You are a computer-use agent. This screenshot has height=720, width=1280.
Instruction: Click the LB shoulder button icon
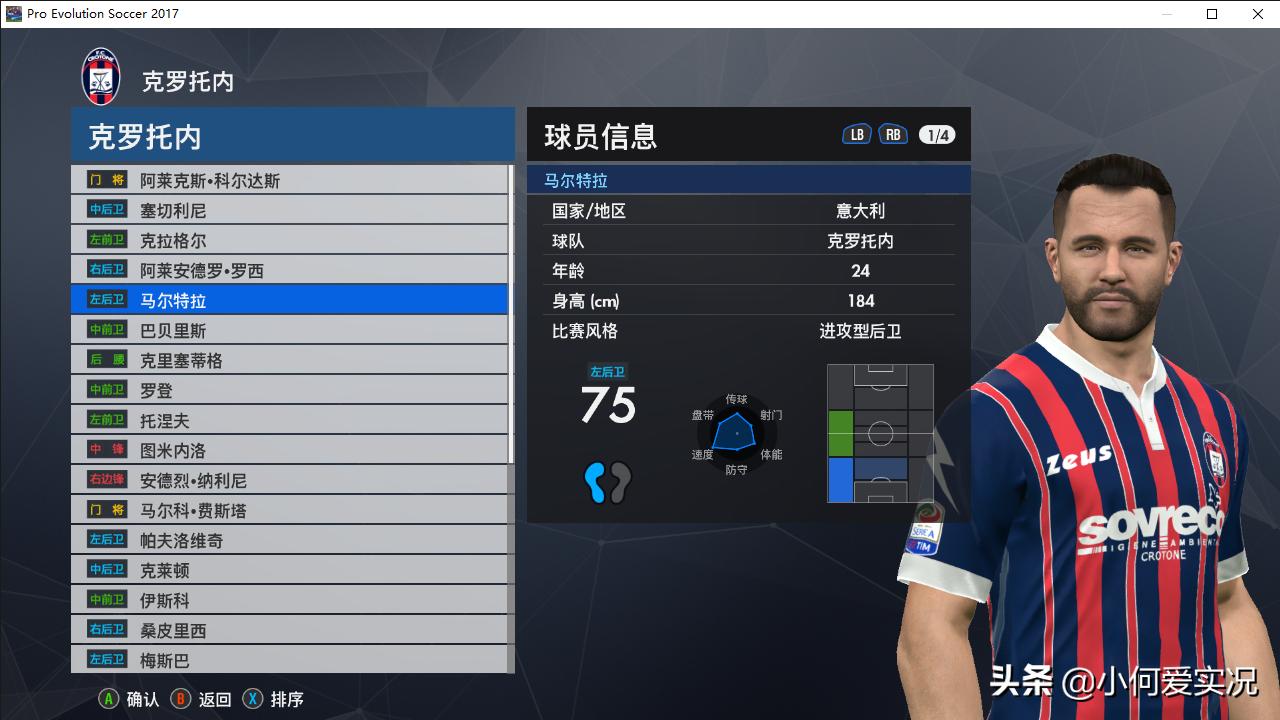[856, 133]
